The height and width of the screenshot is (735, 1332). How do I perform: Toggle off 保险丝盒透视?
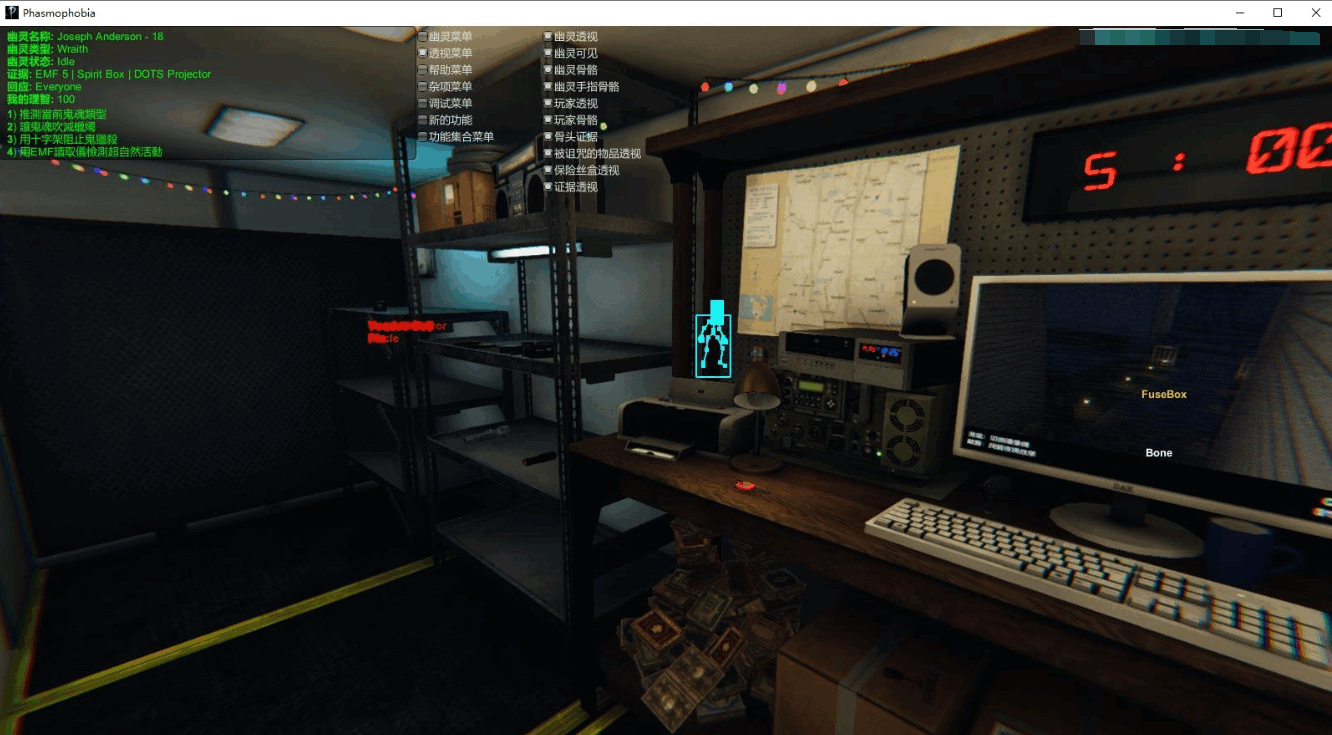(549, 170)
